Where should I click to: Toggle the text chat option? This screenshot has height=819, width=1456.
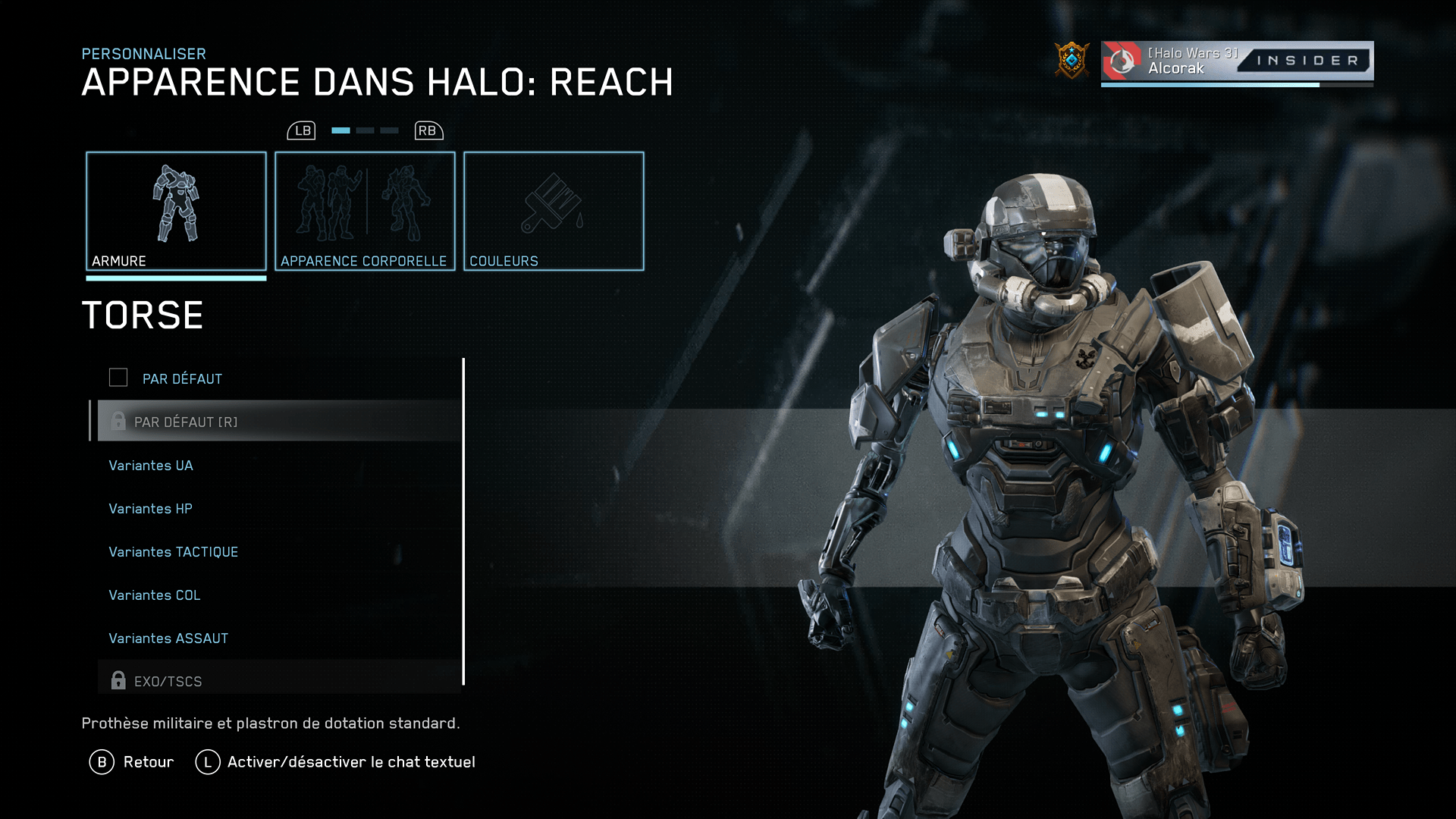(x=336, y=762)
